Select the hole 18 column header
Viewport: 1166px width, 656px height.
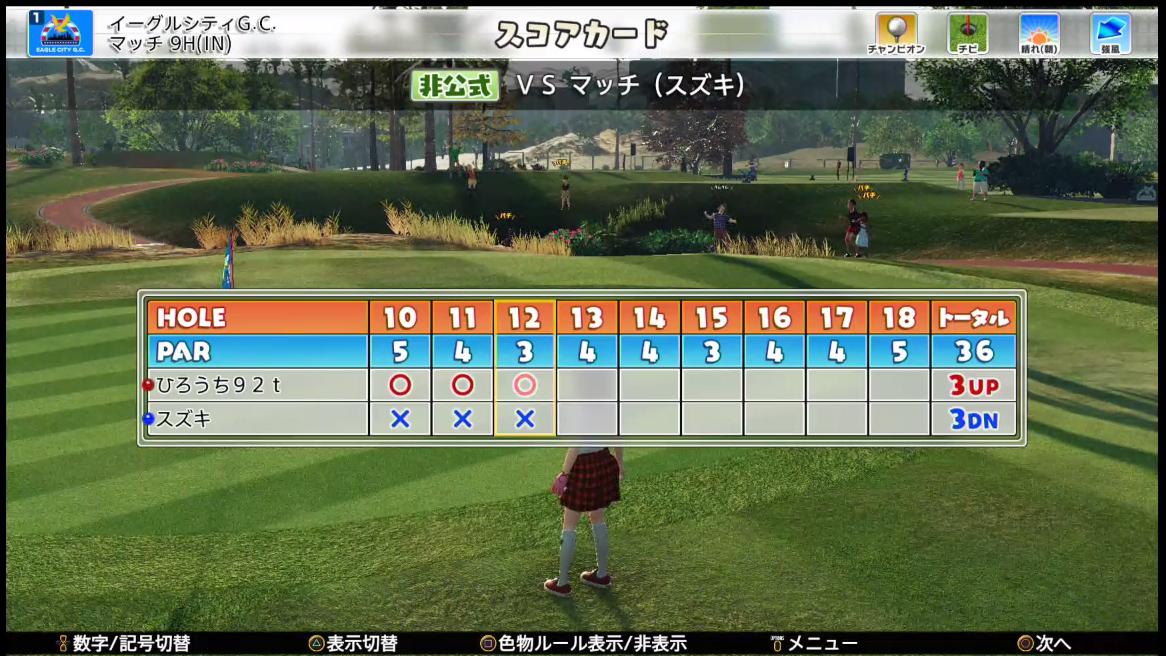click(899, 318)
